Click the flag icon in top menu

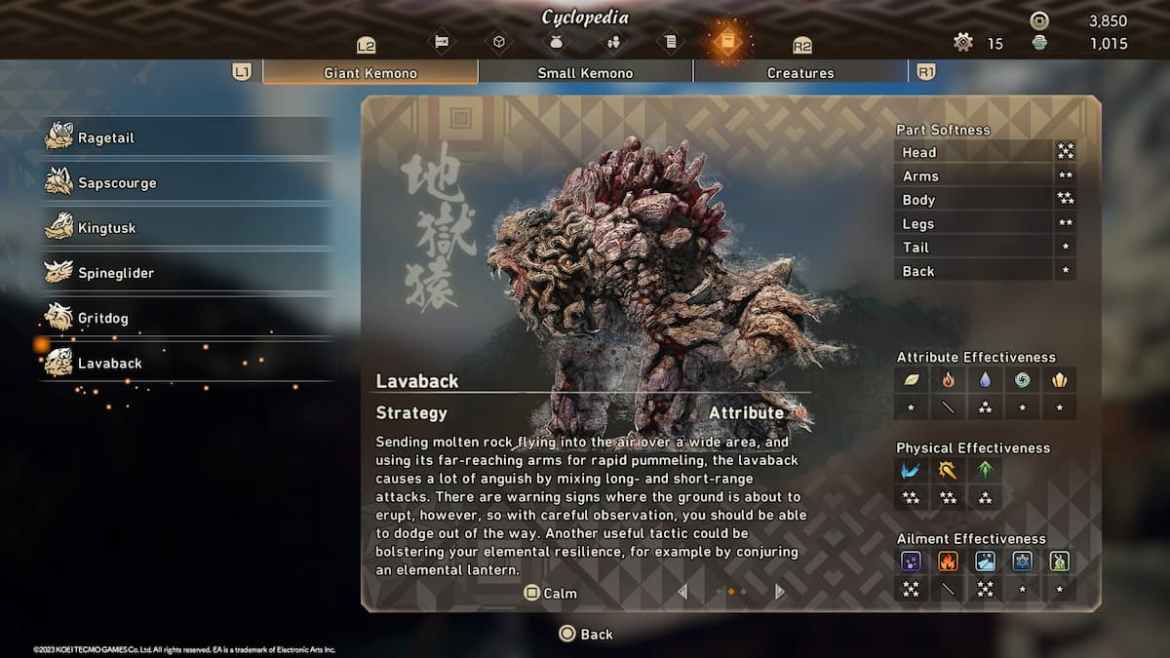[x=441, y=42]
